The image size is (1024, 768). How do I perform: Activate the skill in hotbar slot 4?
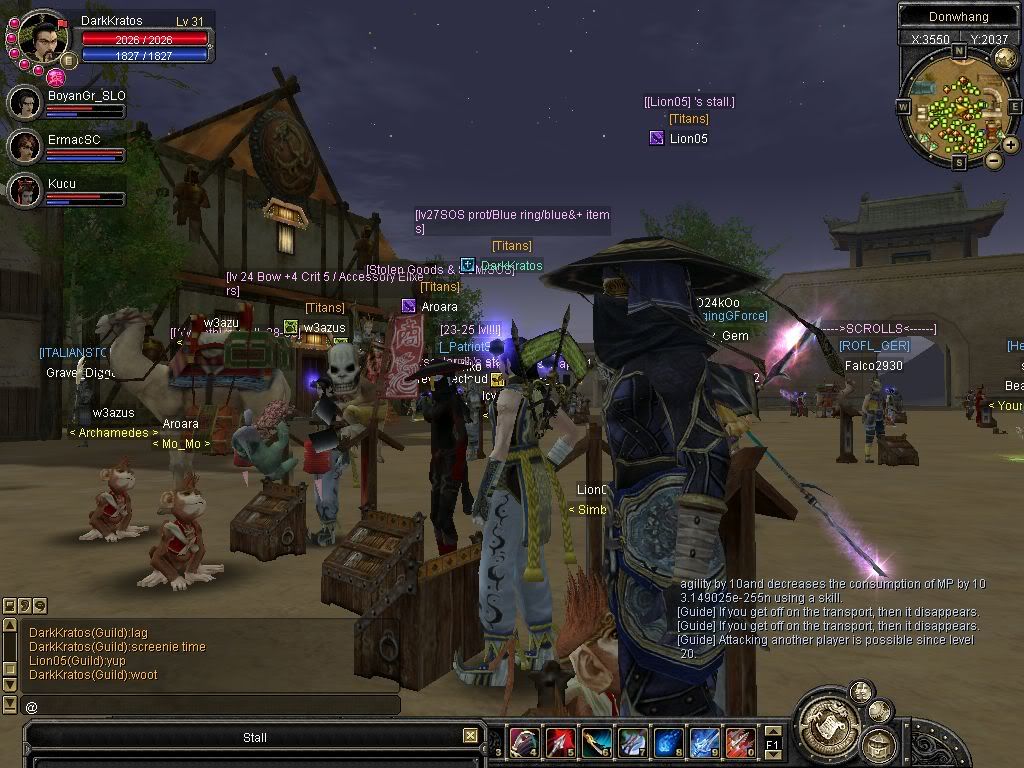coord(524,743)
